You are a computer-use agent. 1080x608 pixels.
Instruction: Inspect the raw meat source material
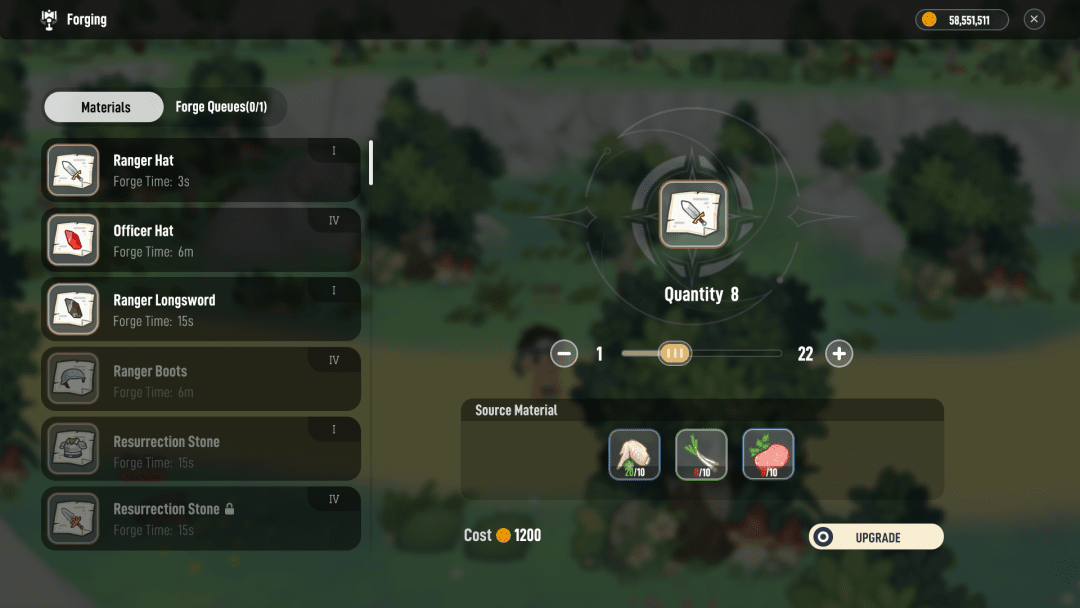tap(768, 455)
